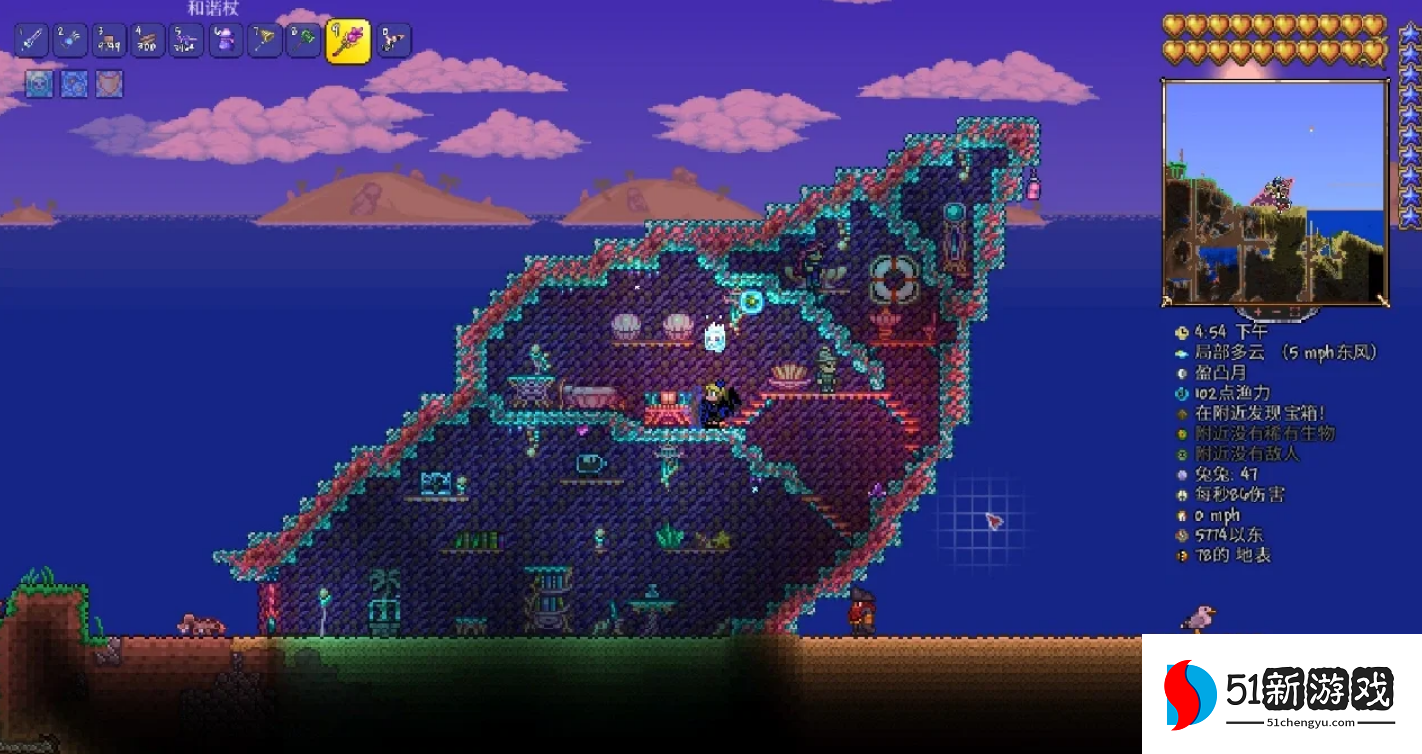The image size is (1422, 754).
Task: Click the blue swirl buff icon
Action: click(74, 84)
